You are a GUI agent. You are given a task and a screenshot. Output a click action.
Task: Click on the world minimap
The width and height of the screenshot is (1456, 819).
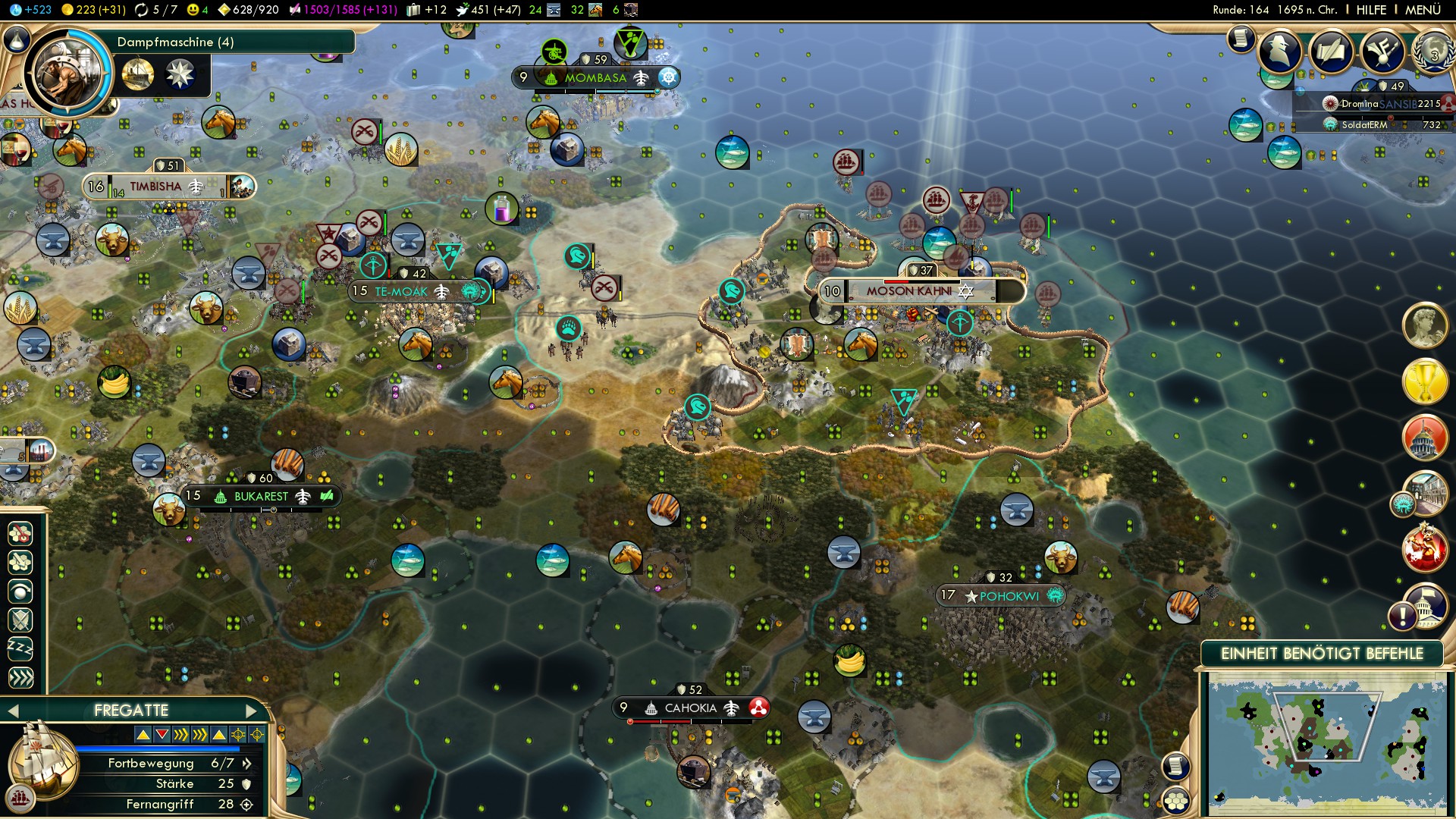pyautogui.click(x=1326, y=745)
